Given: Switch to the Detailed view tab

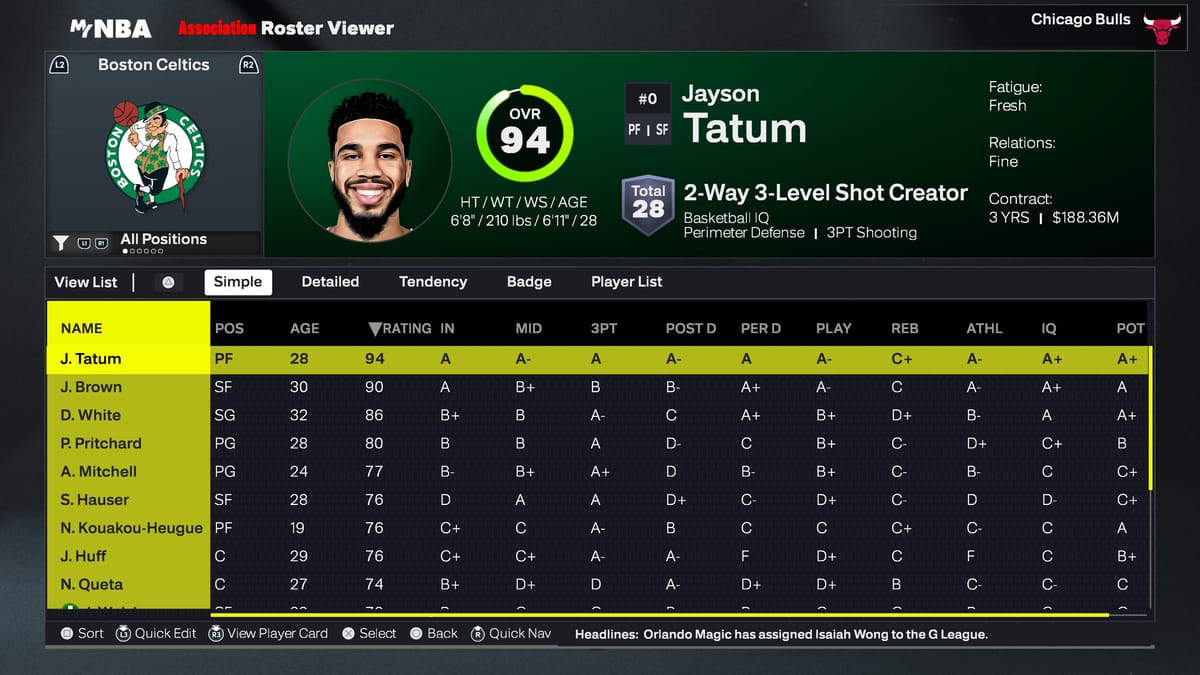Looking at the screenshot, I should pyautogui.click(x=330, y=282).
